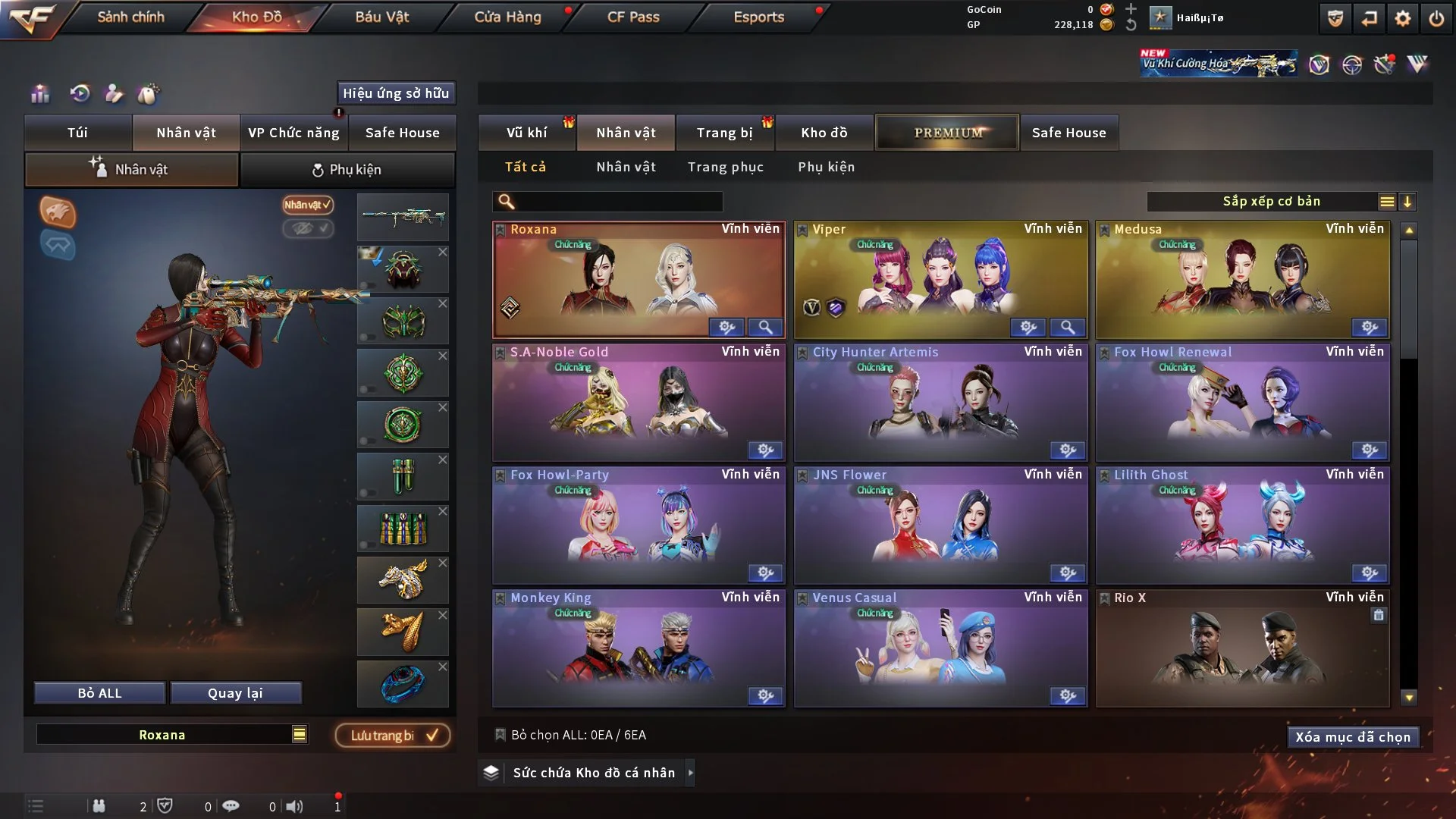Click the descending sort arrow next to the sort bar
This screenshot has width=1456, height=819.
[1408, 201]
